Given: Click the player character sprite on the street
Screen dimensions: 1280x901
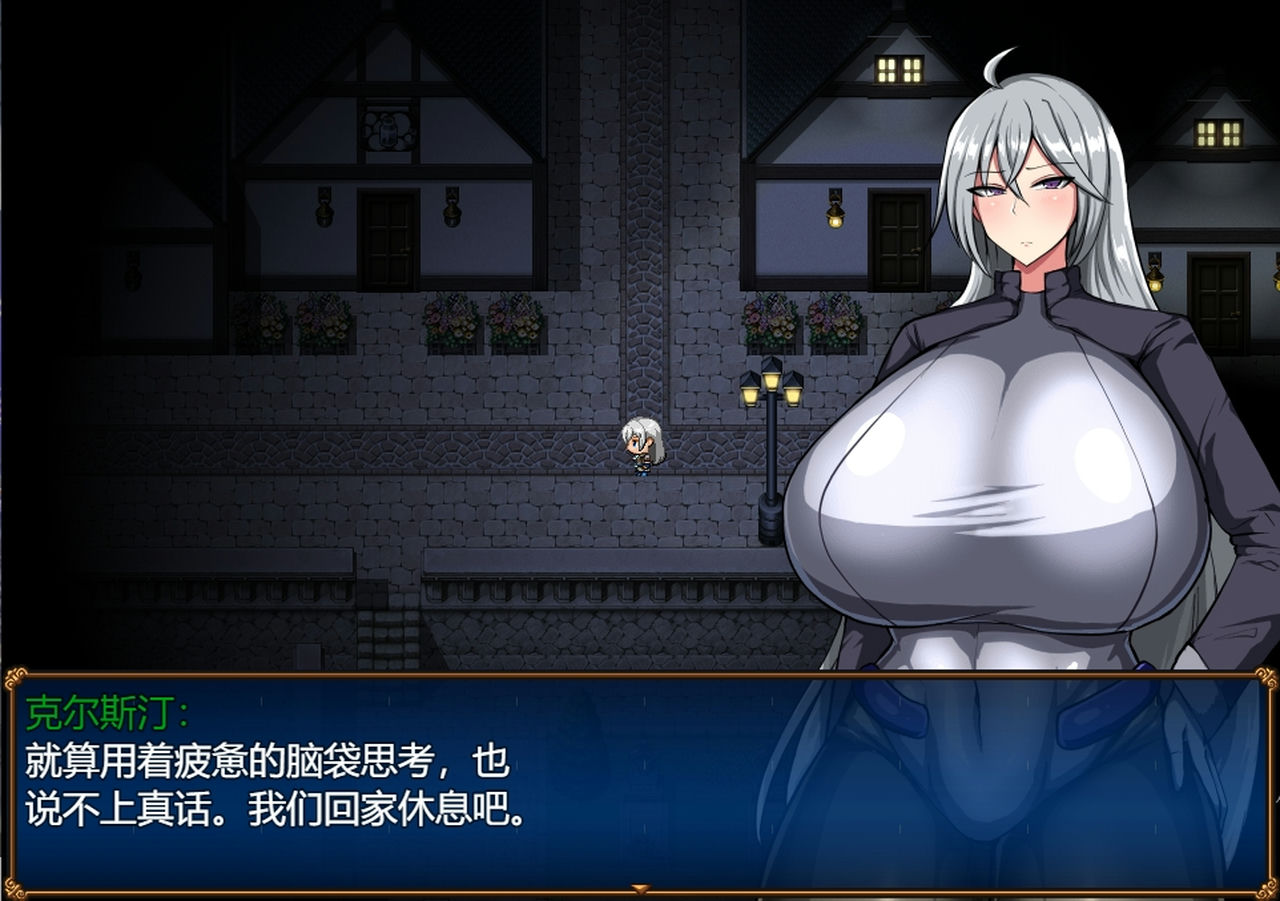Looking at the screenshot, I should tap(644, 445).
